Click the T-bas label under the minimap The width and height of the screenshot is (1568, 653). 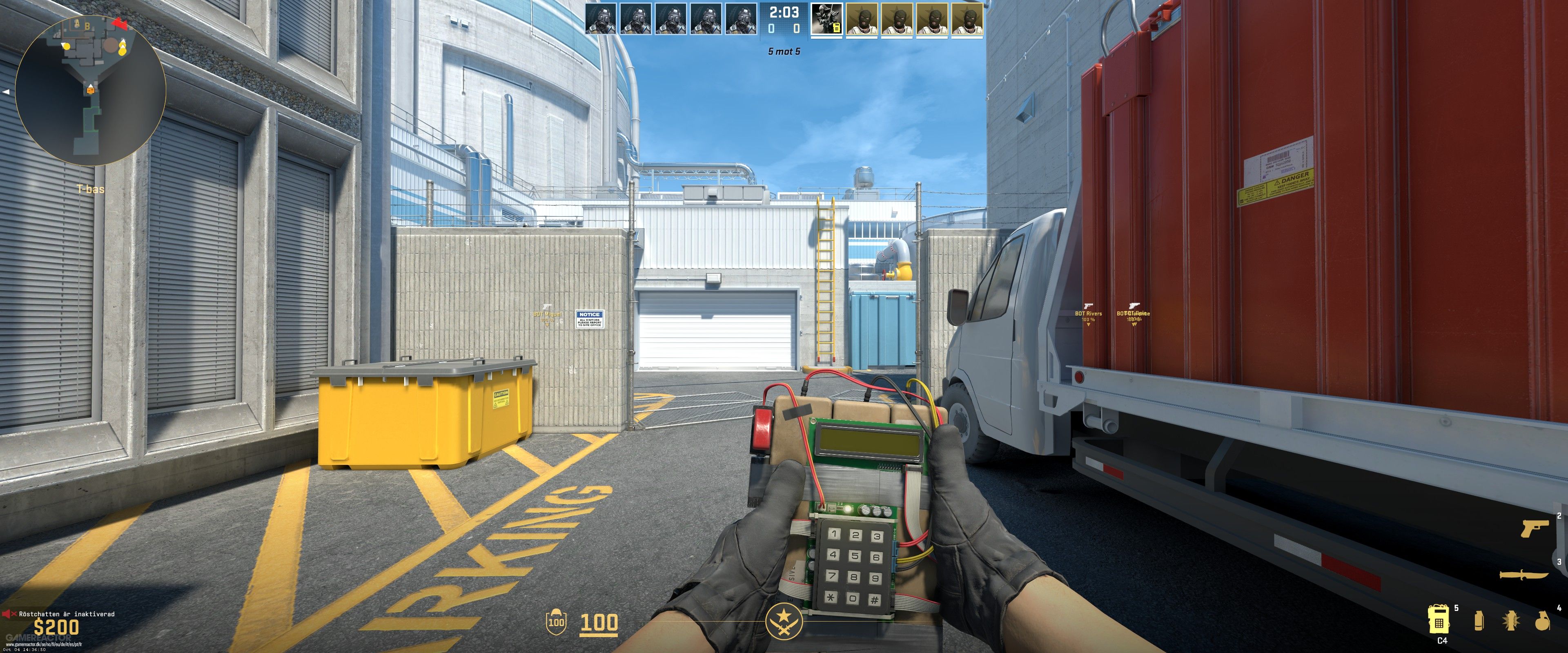point(90,189)
